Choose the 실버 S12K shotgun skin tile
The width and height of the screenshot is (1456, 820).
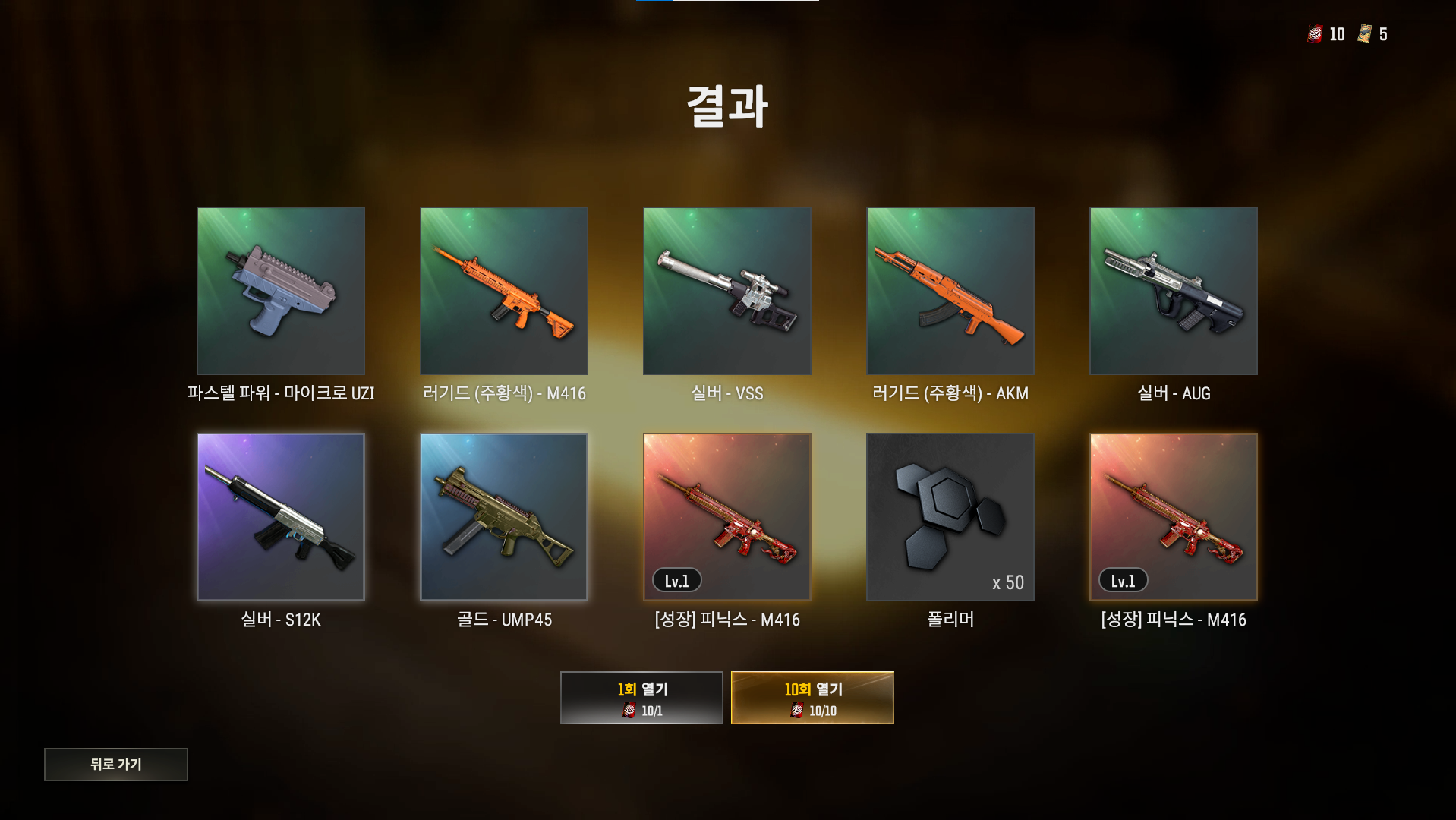(281, 517)
